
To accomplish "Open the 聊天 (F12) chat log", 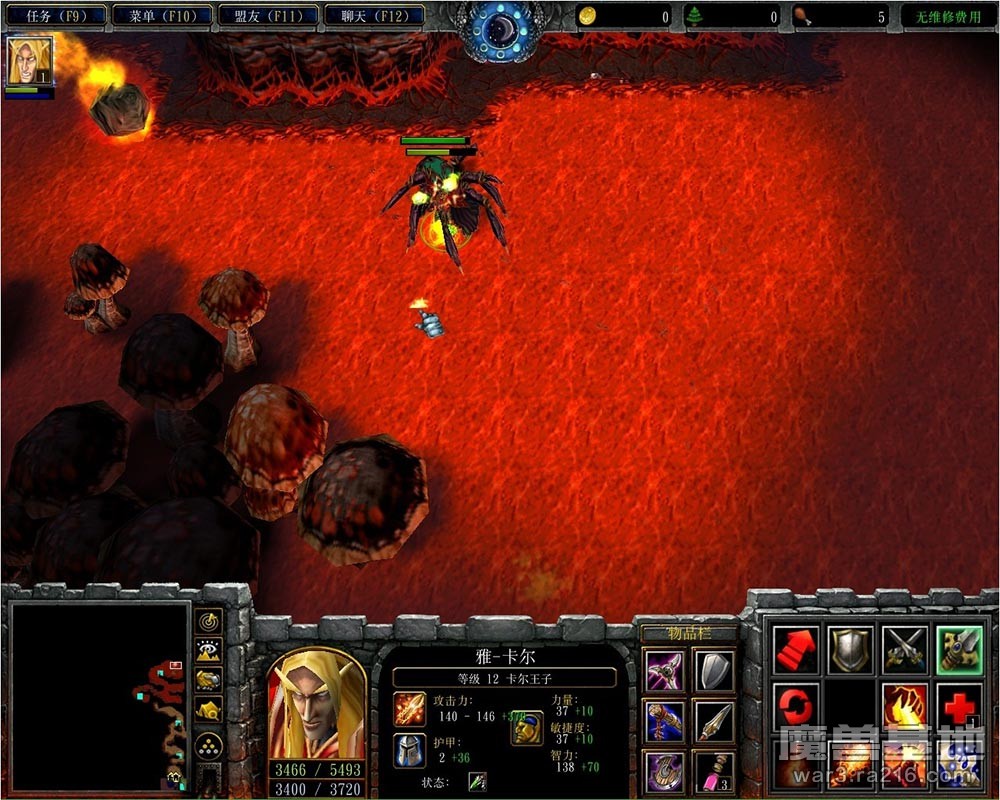I will tap(374, 16).
